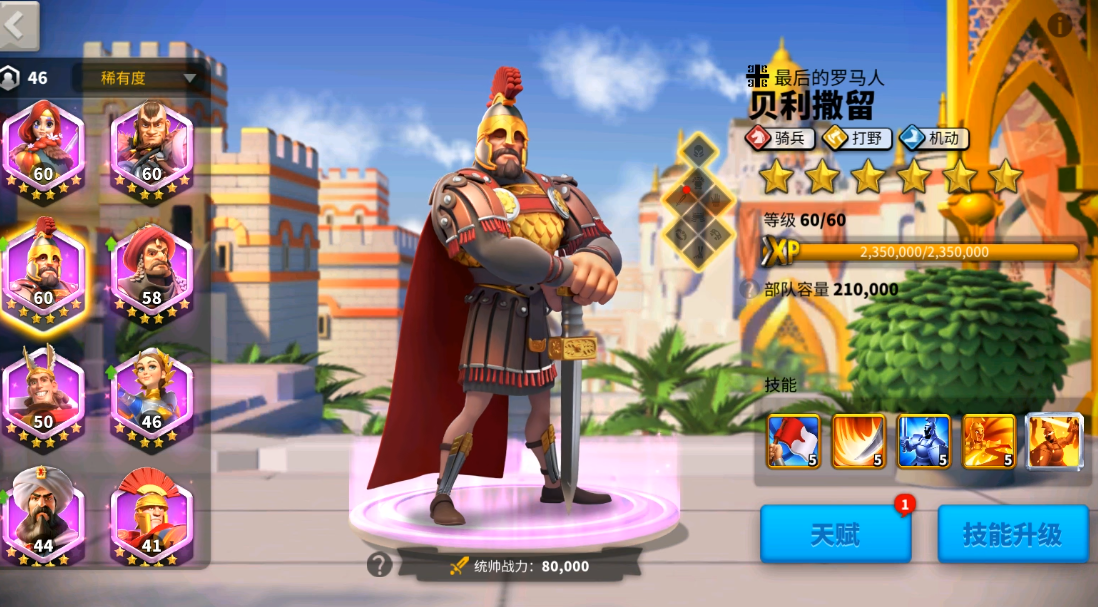This screenshot has width=1098, height=607.
Task: Go back using the top-left arrow
Action: [18, 25]
